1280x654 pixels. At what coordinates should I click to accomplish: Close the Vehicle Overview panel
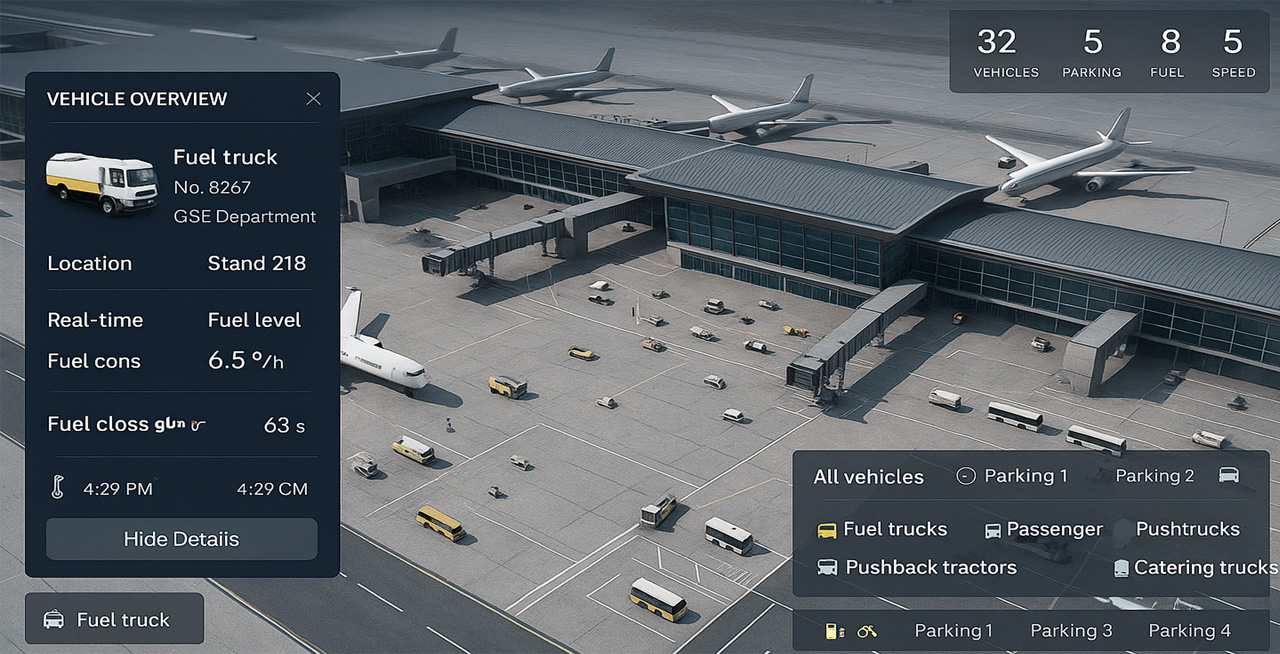(313, 98)
